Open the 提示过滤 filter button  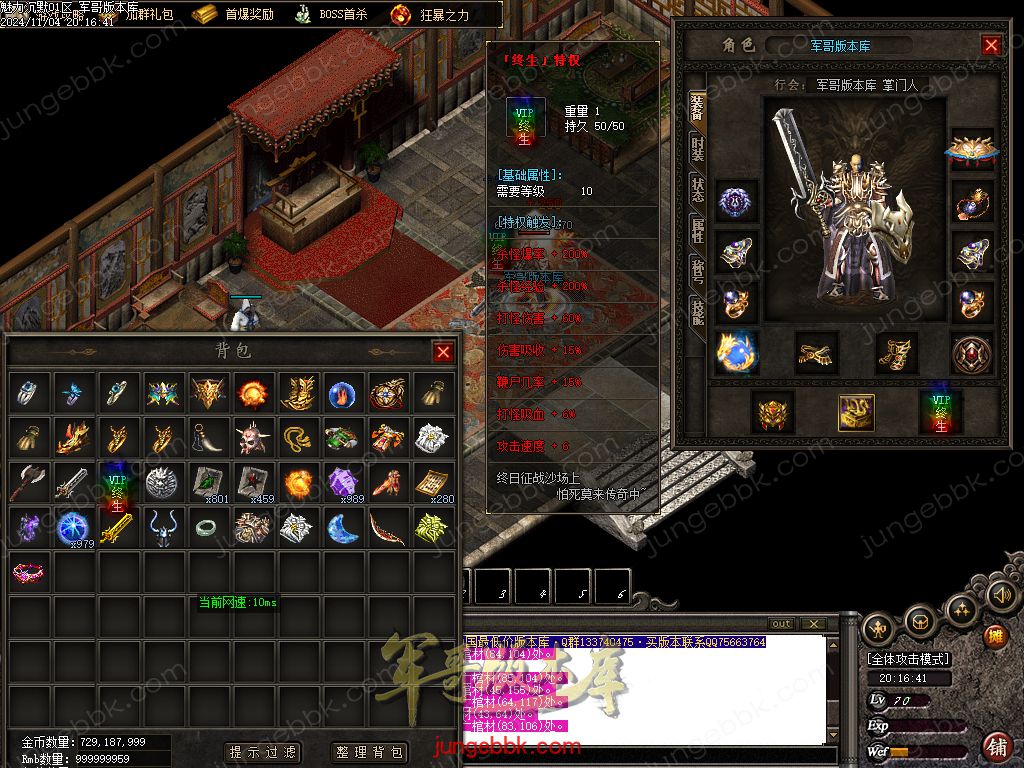[264, 752]
